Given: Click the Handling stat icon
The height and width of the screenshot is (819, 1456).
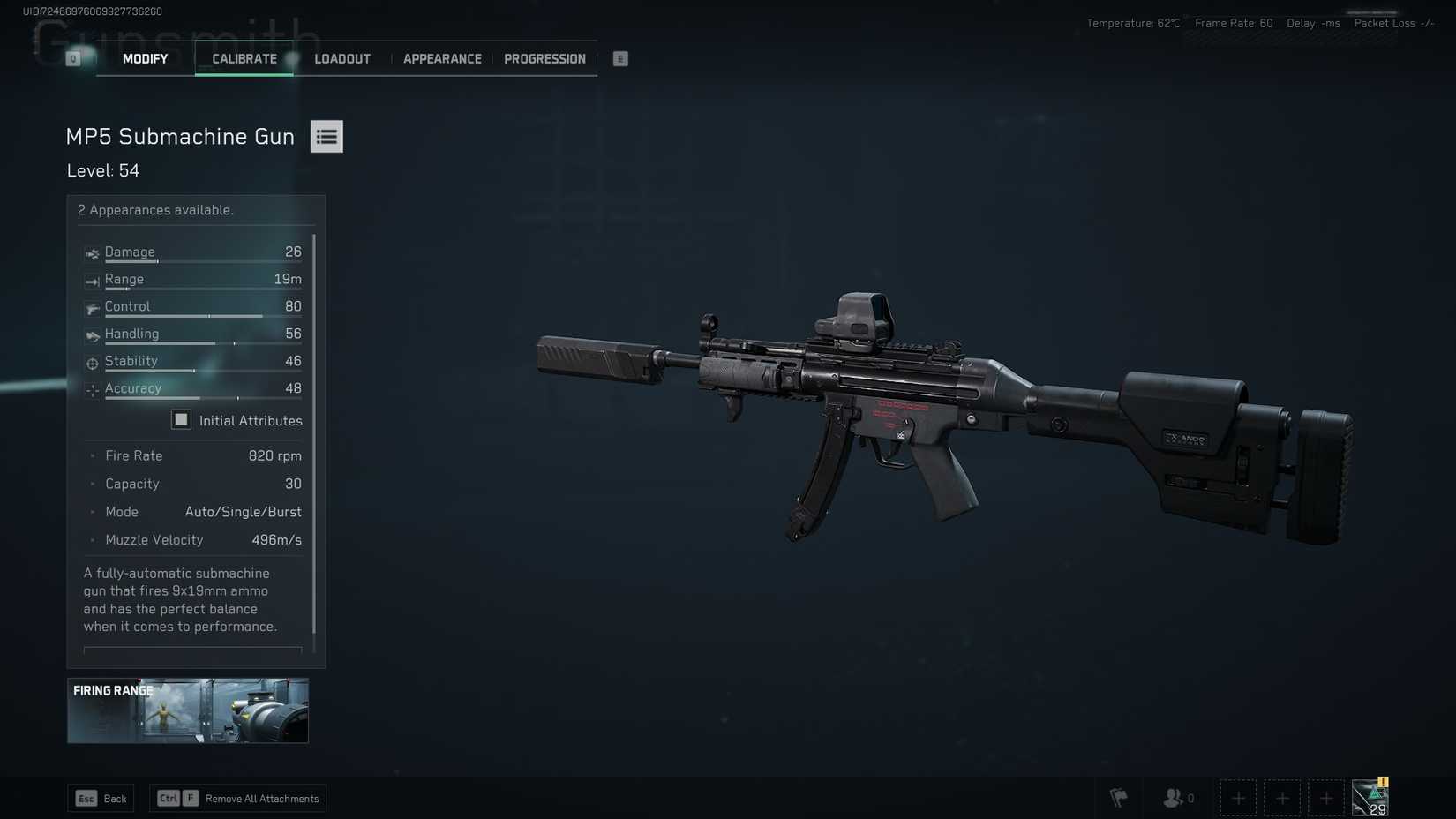Looking at the screenshot, I should coord(92,335).
